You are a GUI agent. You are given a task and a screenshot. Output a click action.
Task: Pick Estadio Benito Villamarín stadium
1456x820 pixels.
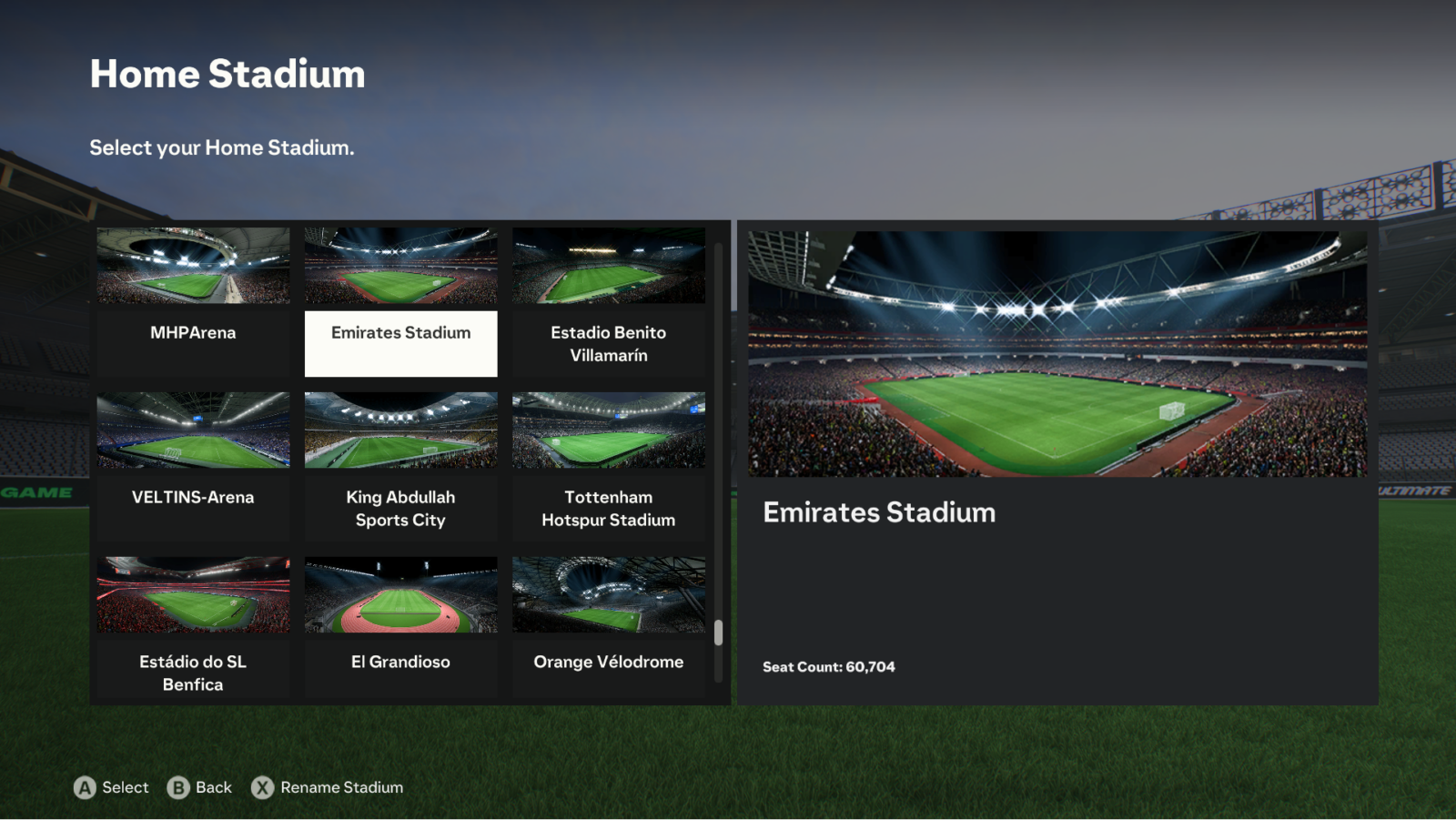tap(608, 301)
